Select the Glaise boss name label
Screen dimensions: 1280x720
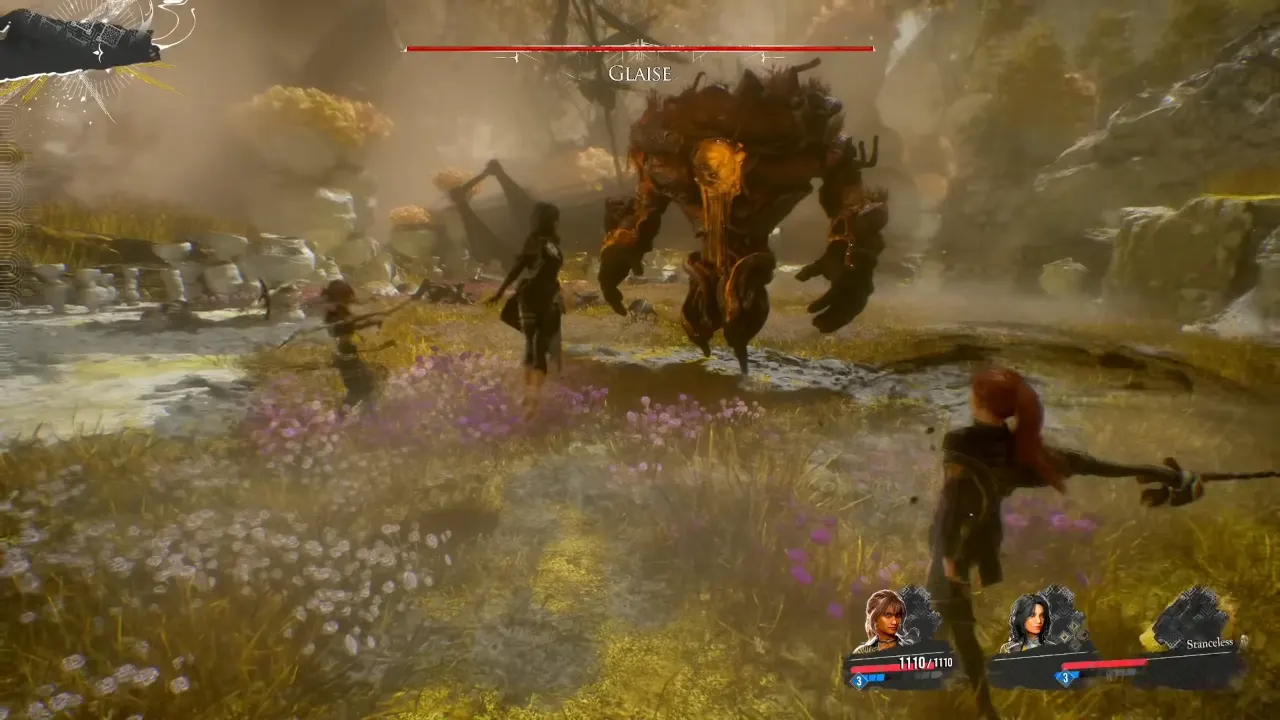click(639, 73)
